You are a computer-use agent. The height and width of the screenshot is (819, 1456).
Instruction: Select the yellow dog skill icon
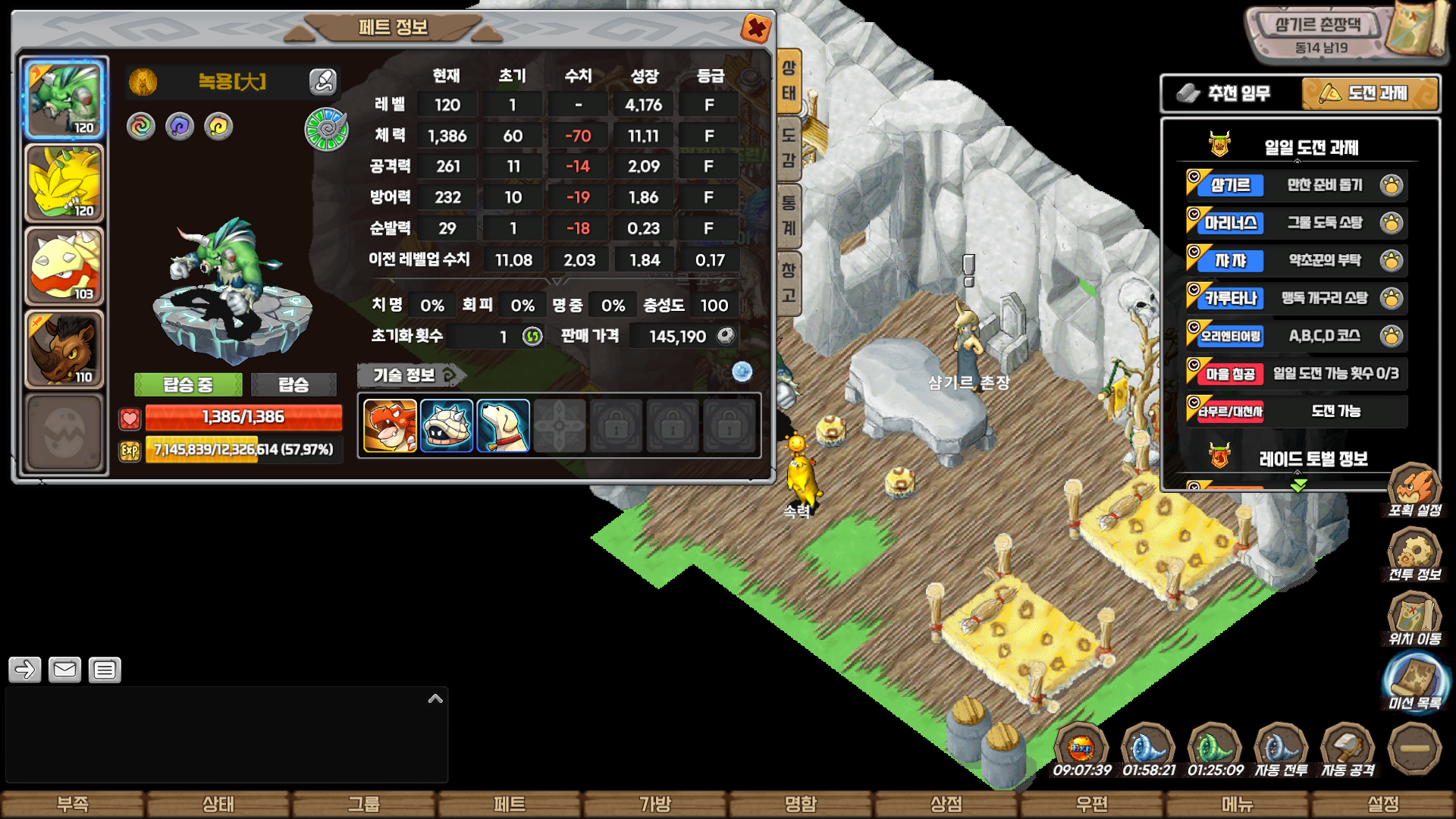click(503, 426)
